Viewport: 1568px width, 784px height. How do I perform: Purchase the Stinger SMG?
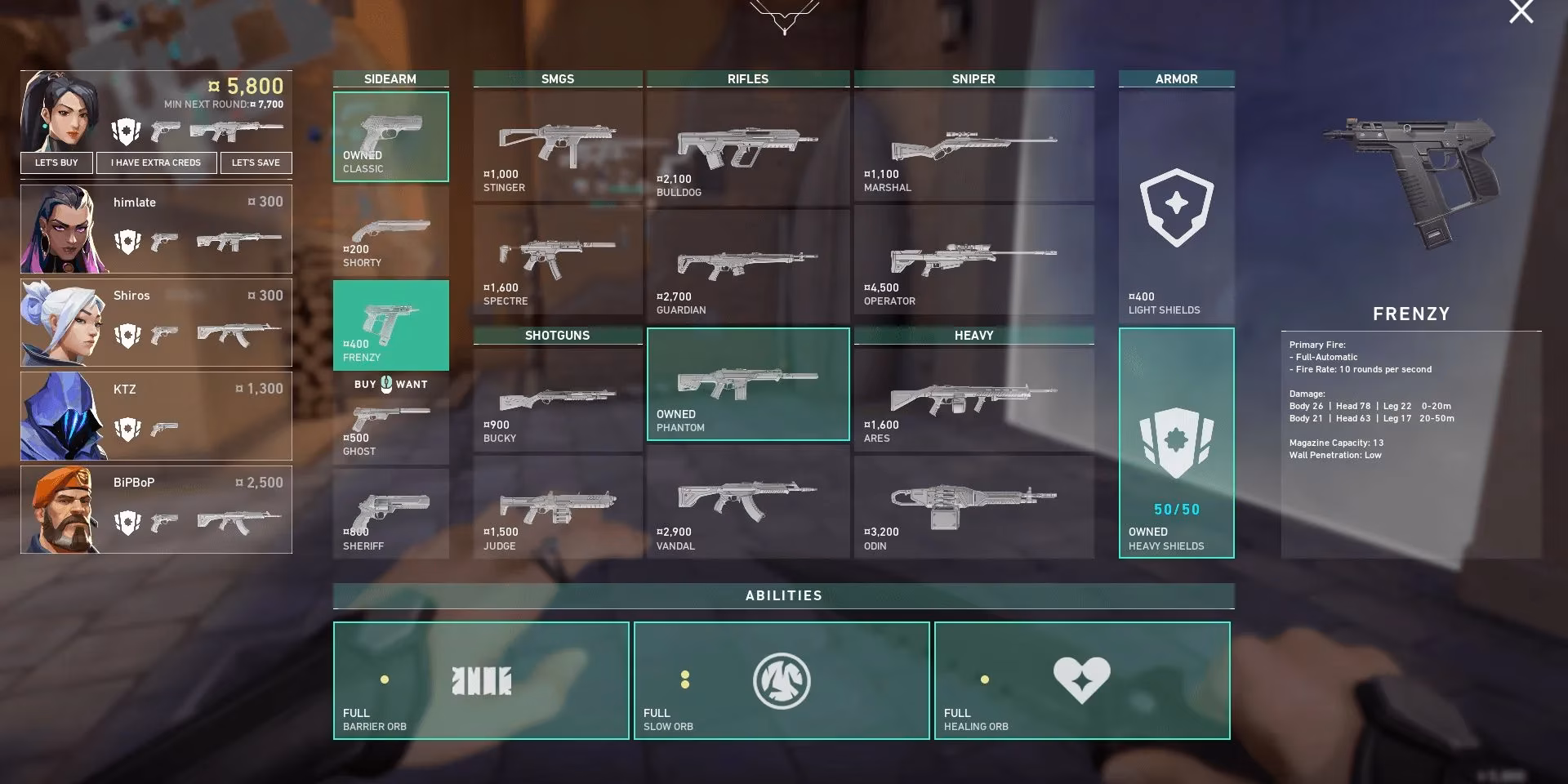coord(557,147)
